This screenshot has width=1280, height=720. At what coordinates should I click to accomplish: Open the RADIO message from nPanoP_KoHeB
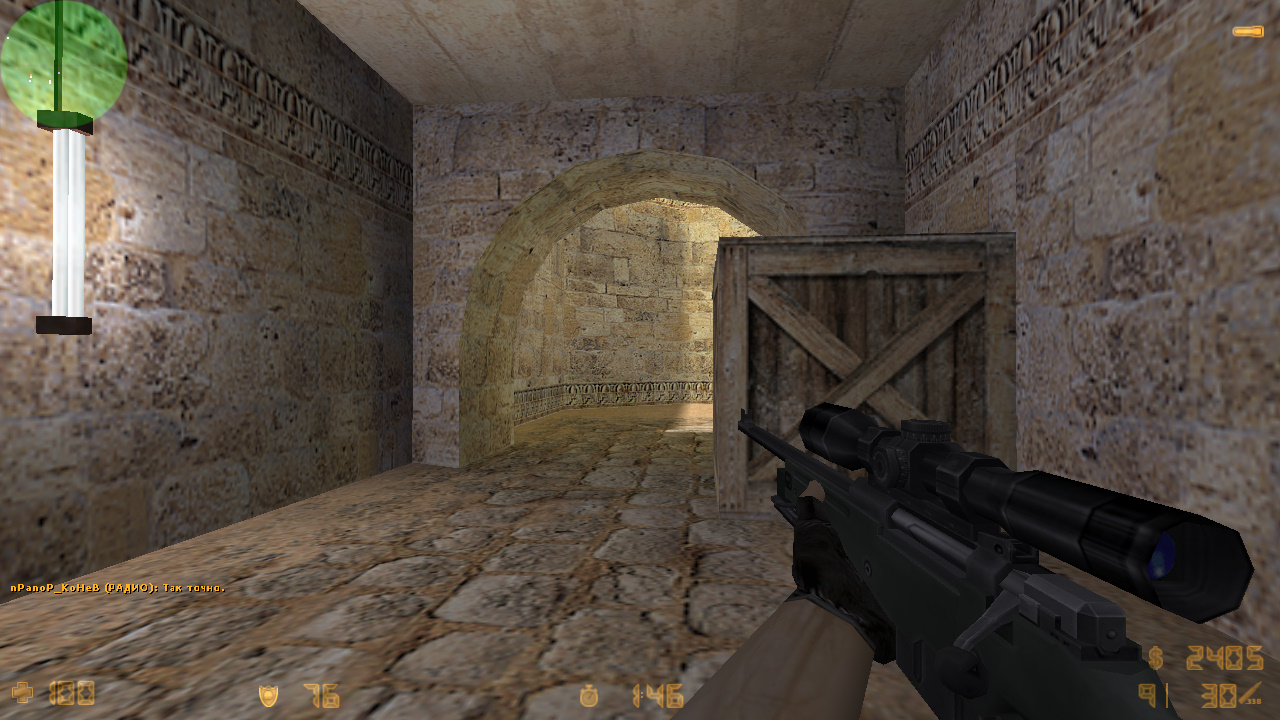pyautogui.click(x=116, y=585)
